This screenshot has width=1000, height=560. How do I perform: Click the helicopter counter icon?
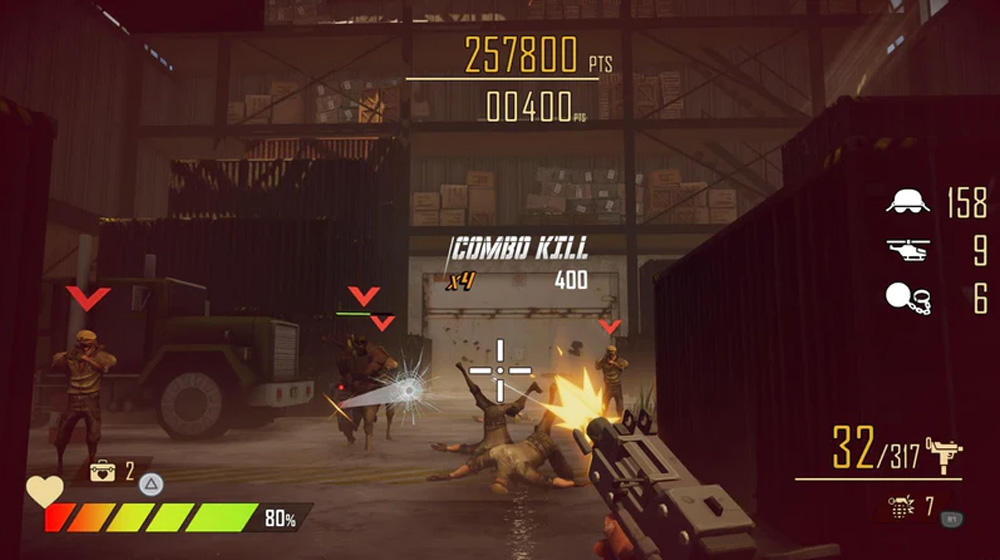pos(907,250)
